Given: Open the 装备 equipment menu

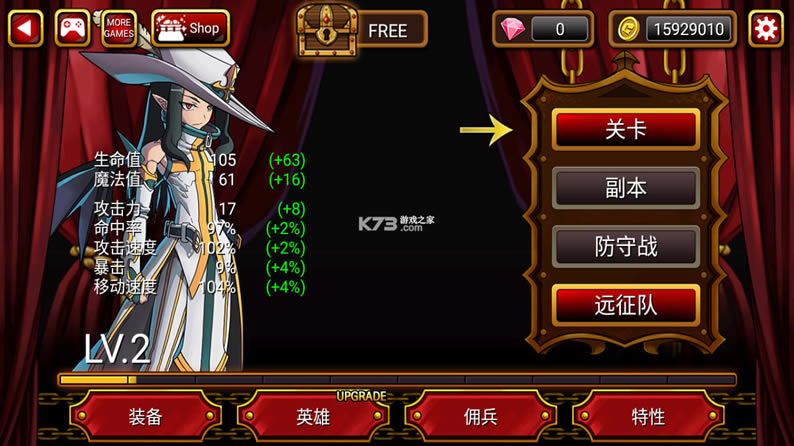Looking at the screenshot, I should [146, 416].
